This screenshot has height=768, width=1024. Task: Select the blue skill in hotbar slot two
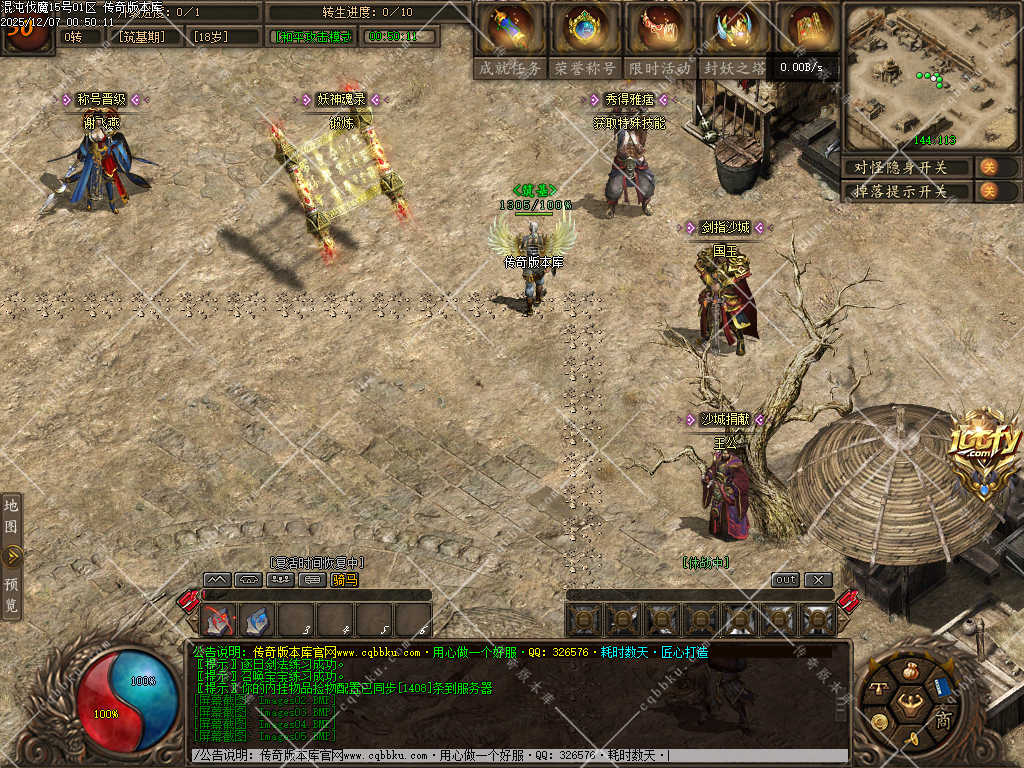click(x=257, y=621)
